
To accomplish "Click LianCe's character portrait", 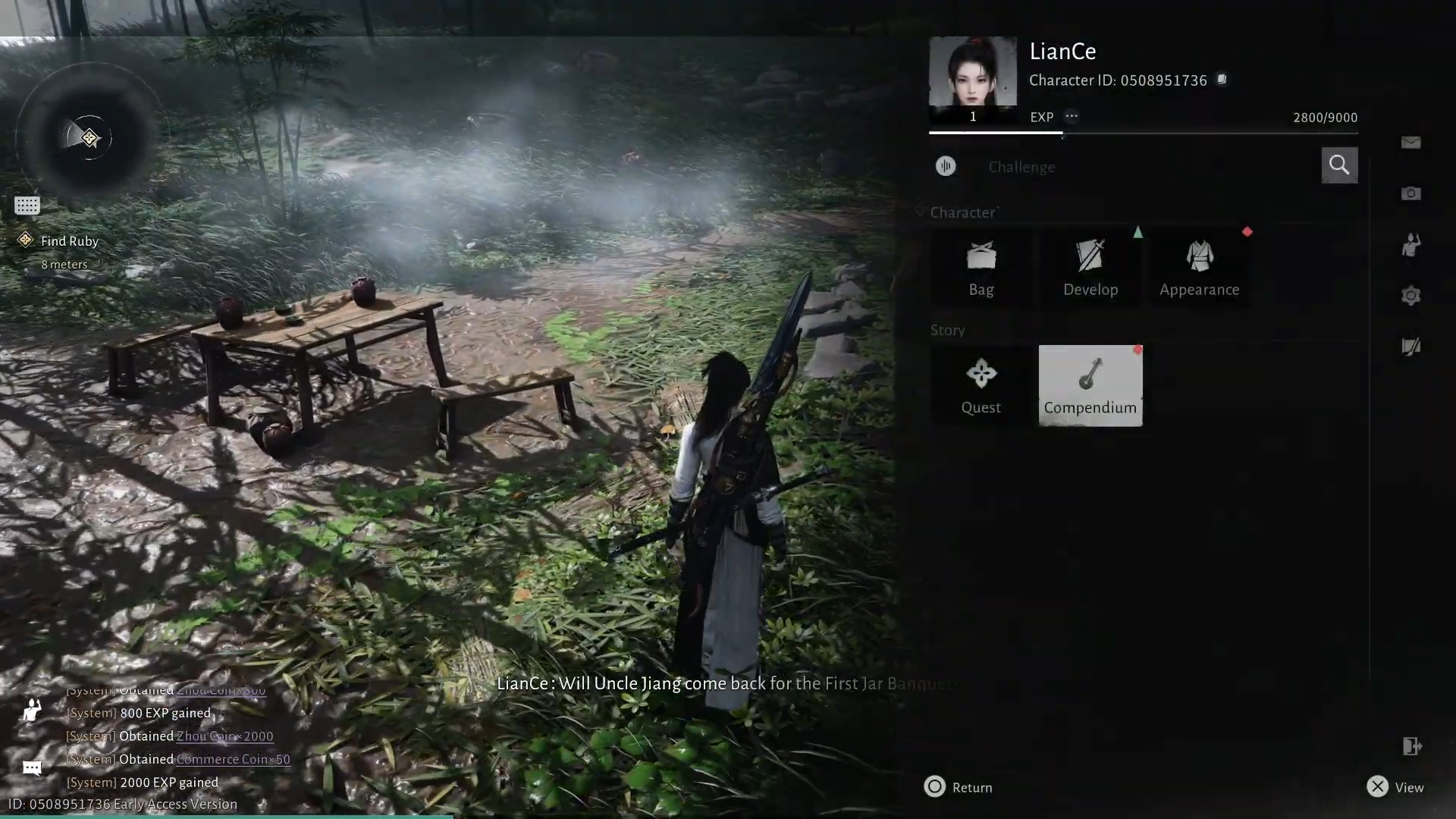I will [972, 72].
